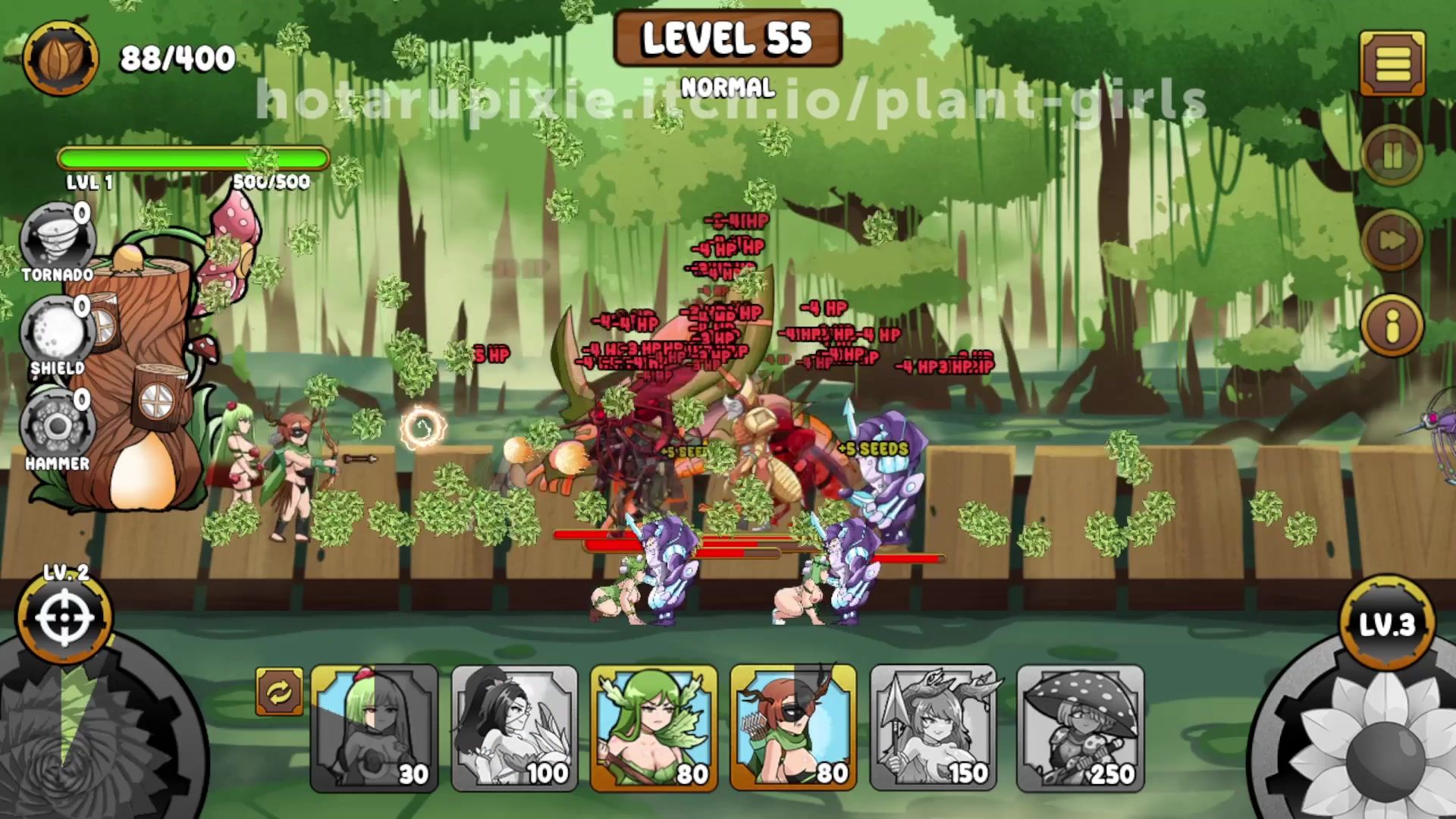
Task: Deploy the 80-cost masked archer
Action: coord(793,728)
